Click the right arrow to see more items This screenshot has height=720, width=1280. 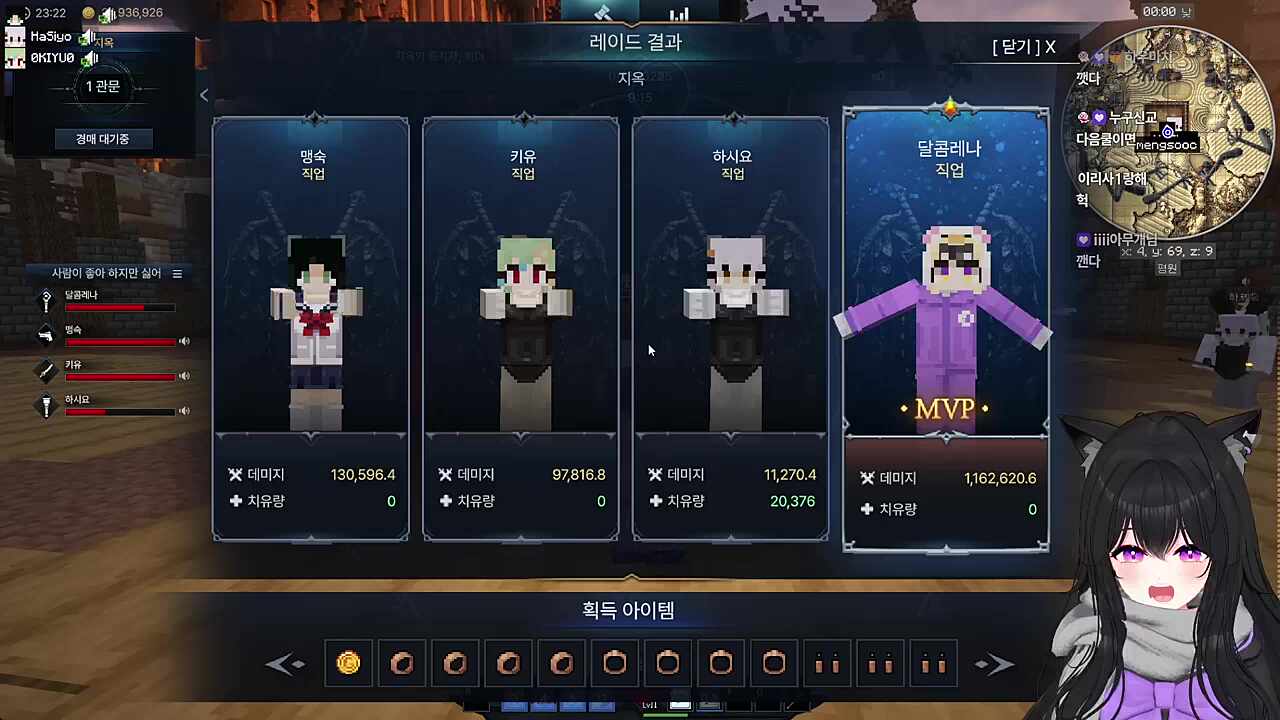995,663
